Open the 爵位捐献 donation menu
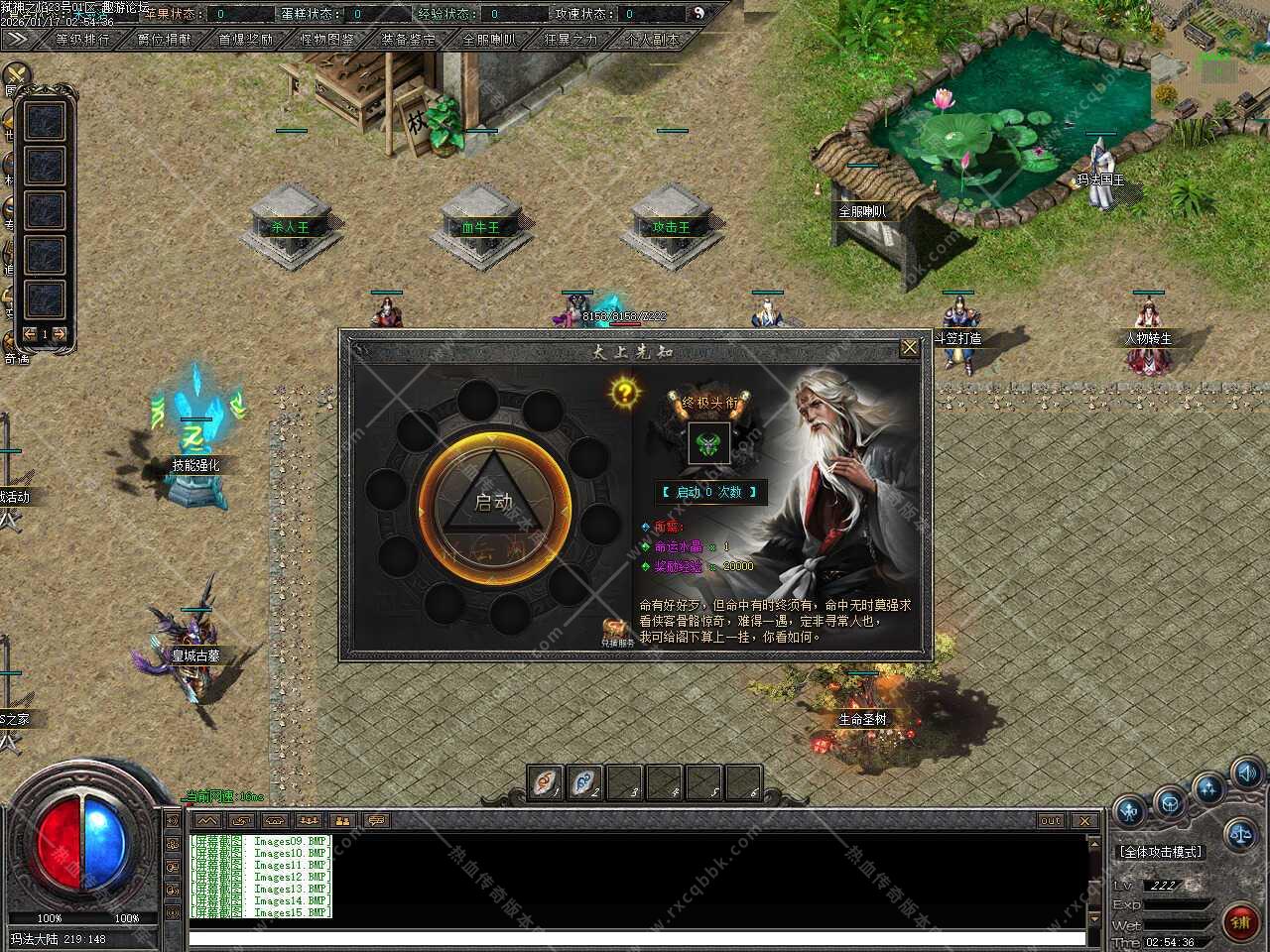 click(164, 40)
